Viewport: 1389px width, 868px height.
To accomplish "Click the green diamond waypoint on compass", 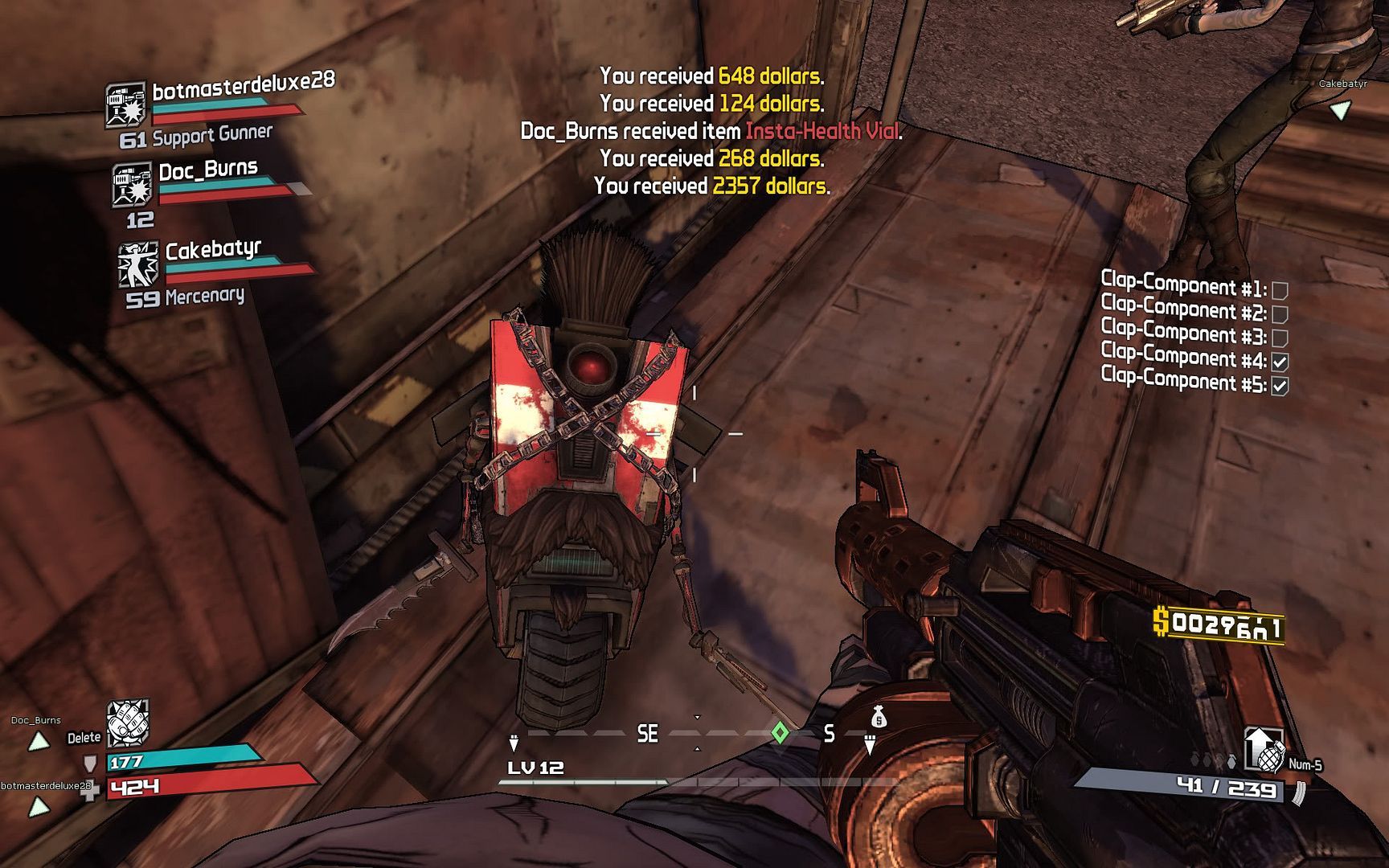I will (779, 733).
